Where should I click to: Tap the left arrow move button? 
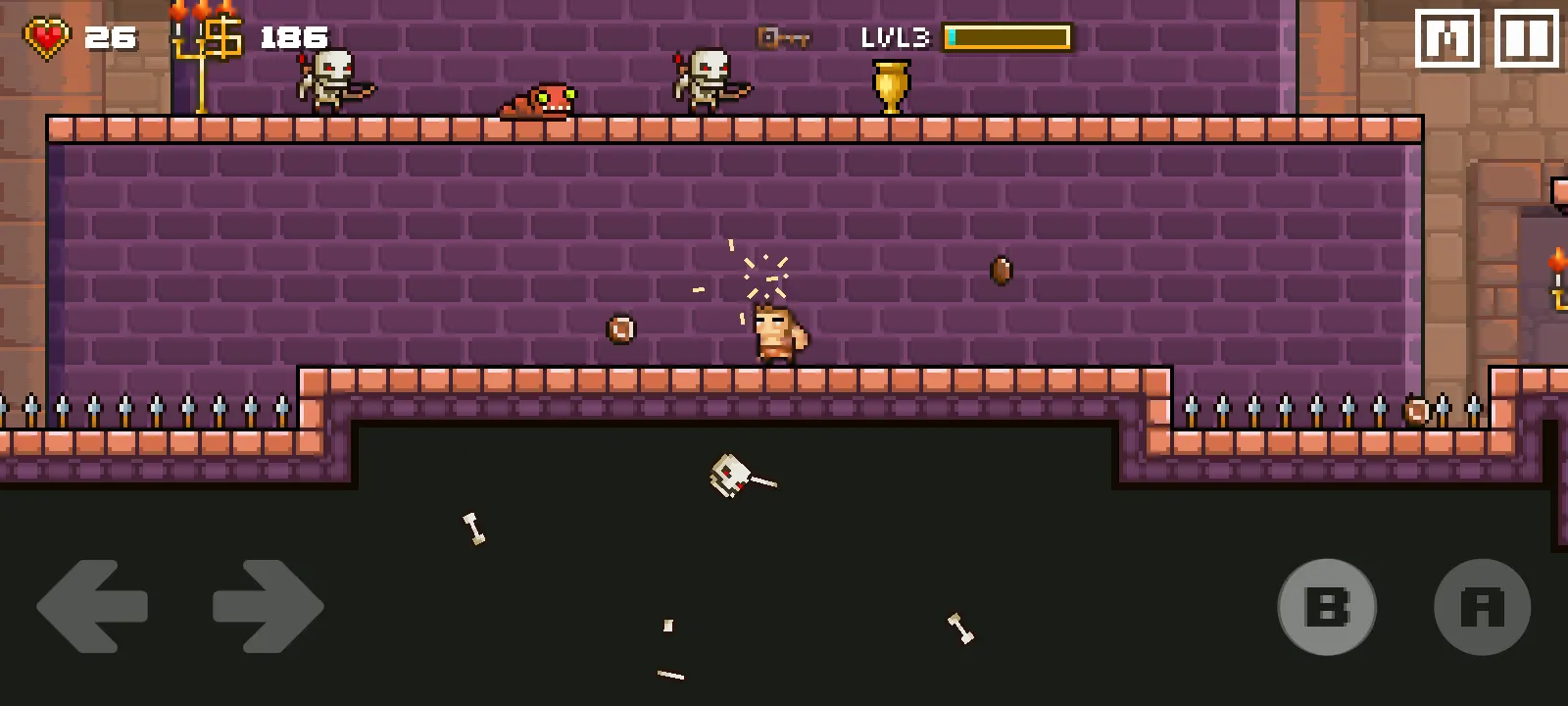point(92,606)
